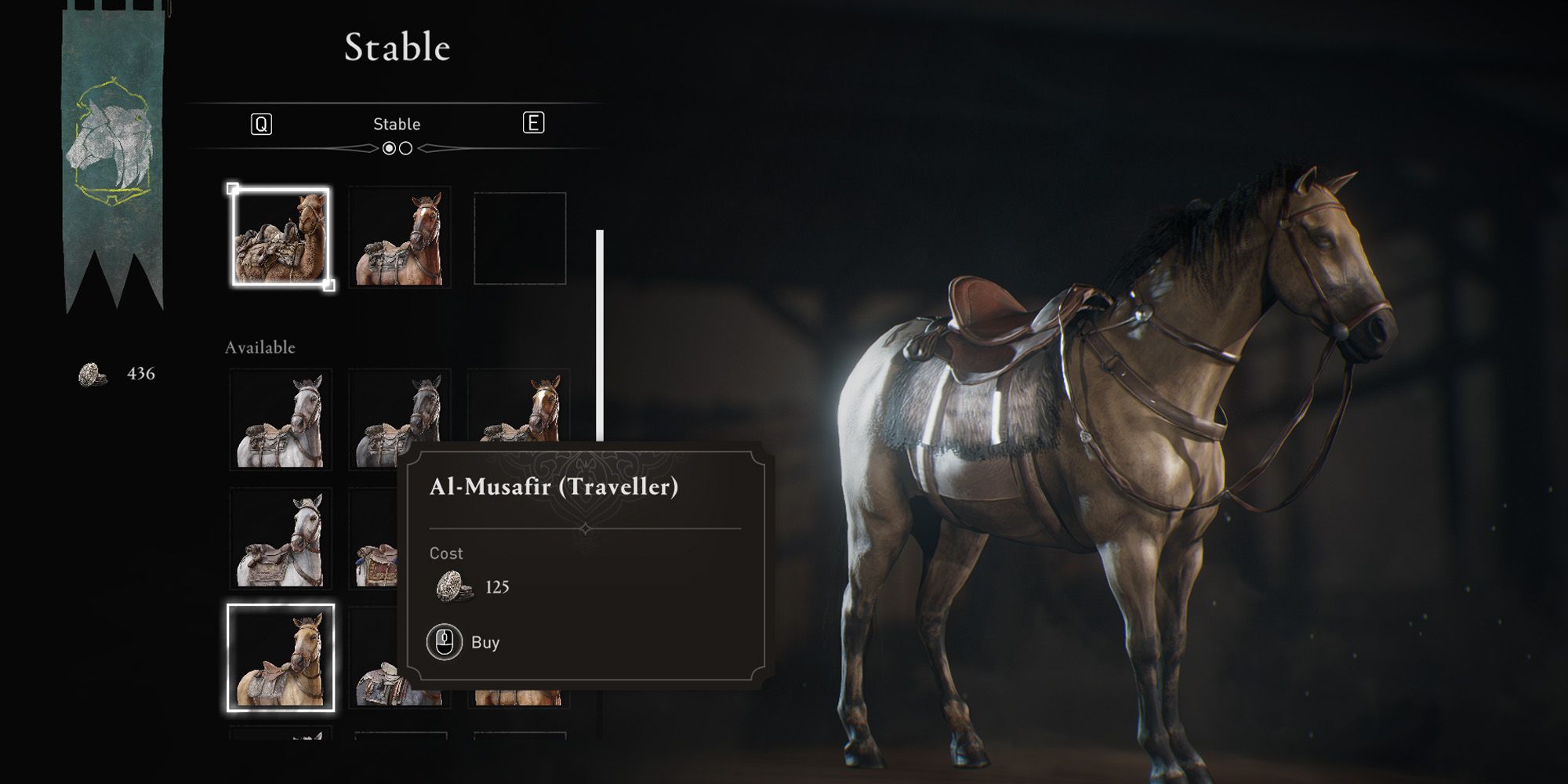Click the coin currency icon showing 436
Screen dimensions: 1568x784
[90, 375]
